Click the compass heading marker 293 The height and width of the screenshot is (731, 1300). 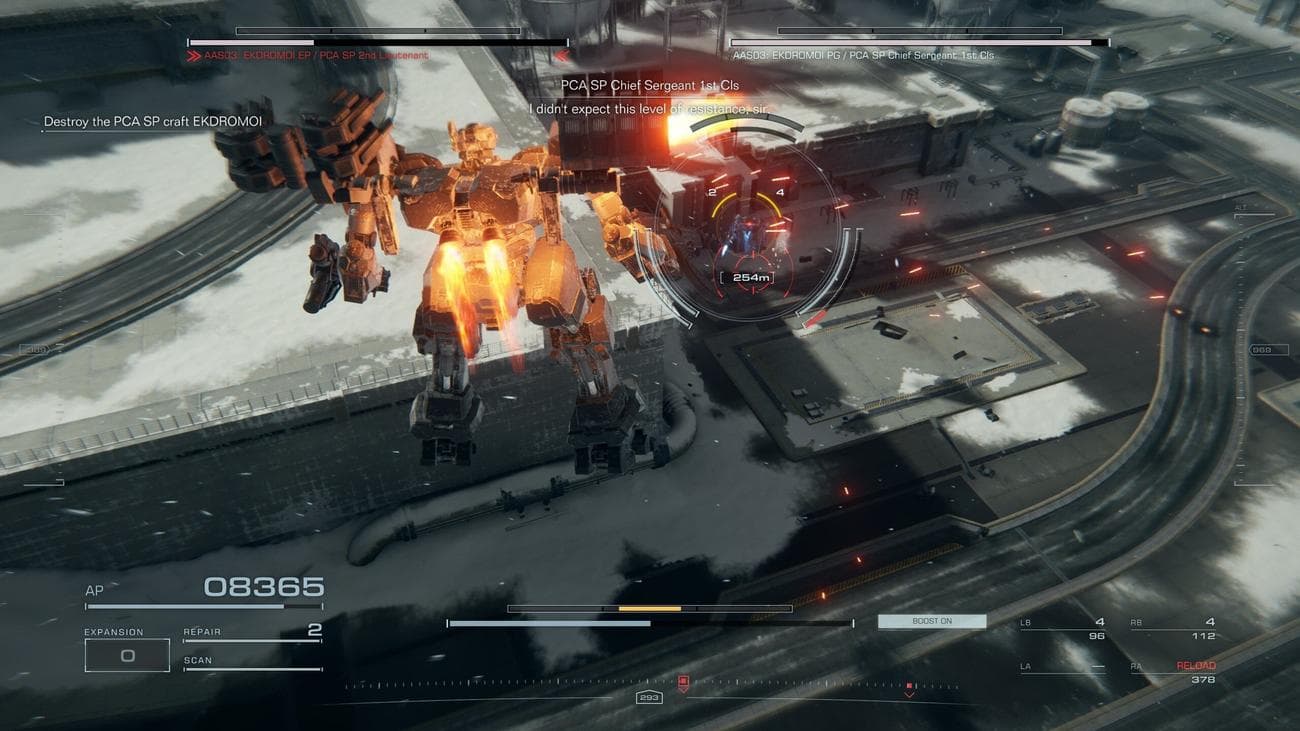(x=650, y=697)
